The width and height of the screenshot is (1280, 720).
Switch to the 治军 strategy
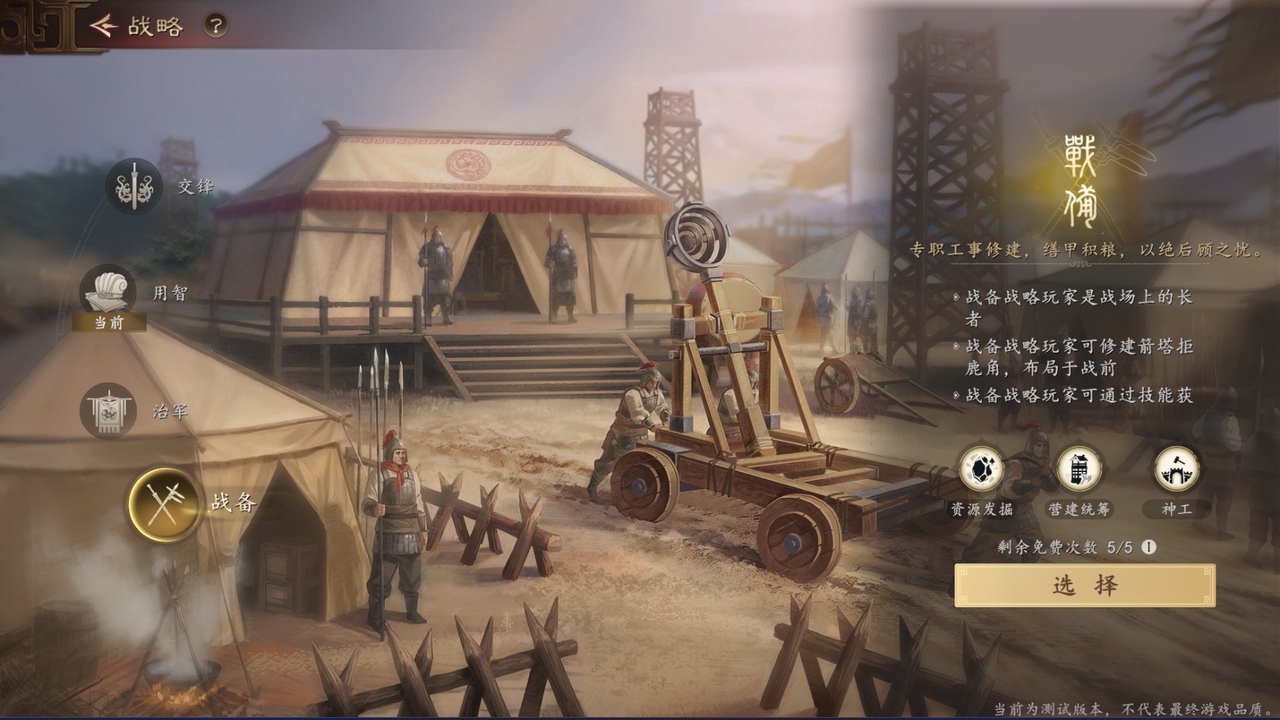108,410
